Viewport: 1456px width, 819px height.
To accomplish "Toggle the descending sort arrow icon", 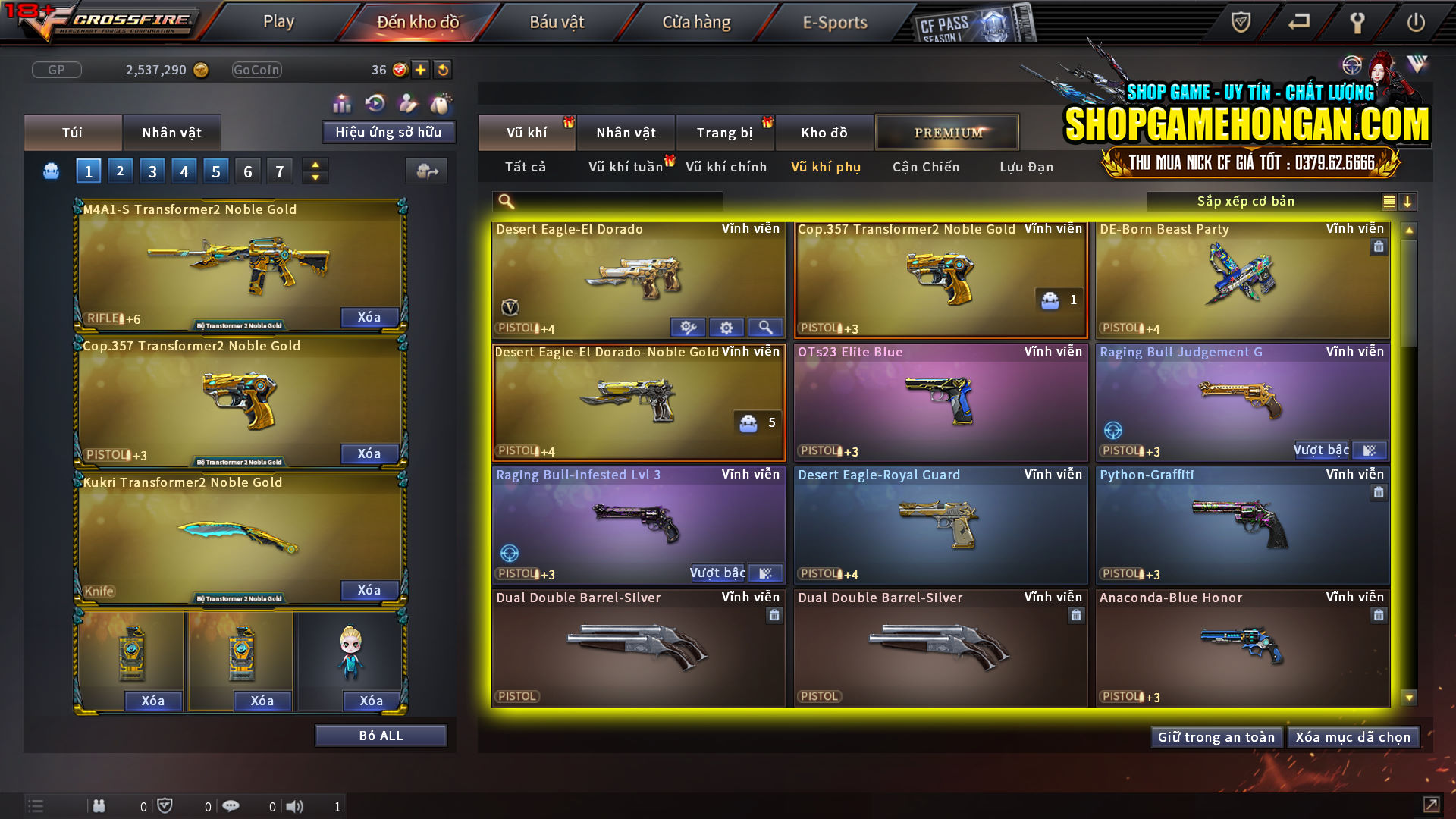I will pos(1408,201).
